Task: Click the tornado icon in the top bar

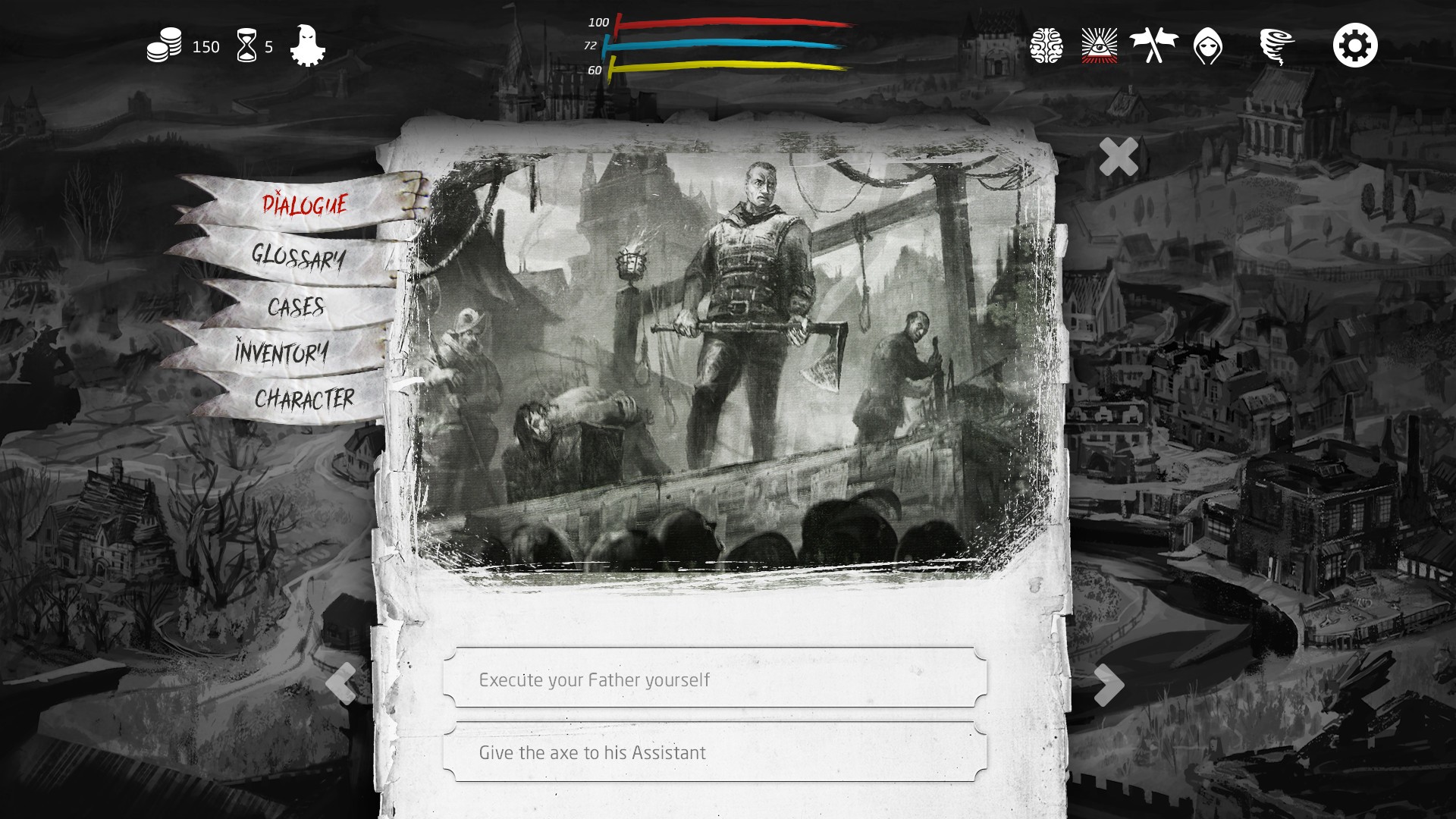Action: point(1277,45)
